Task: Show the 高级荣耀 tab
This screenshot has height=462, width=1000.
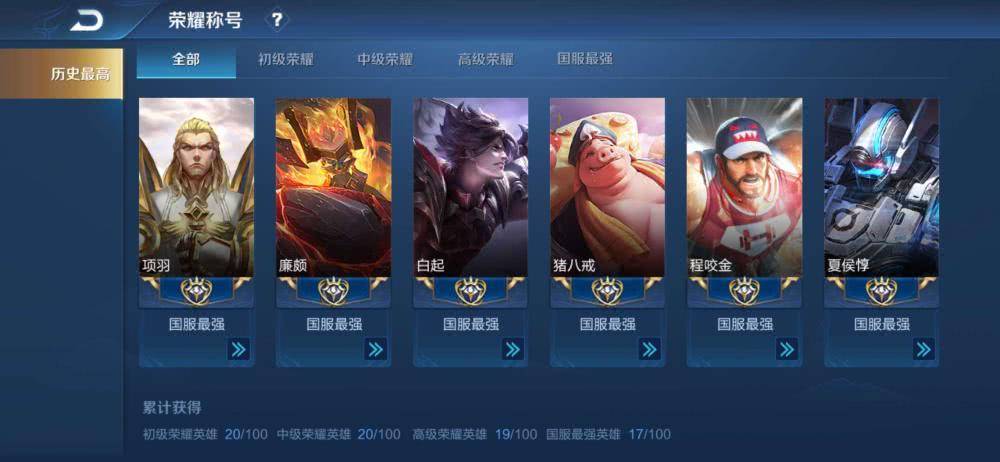Action: (485, 59)
